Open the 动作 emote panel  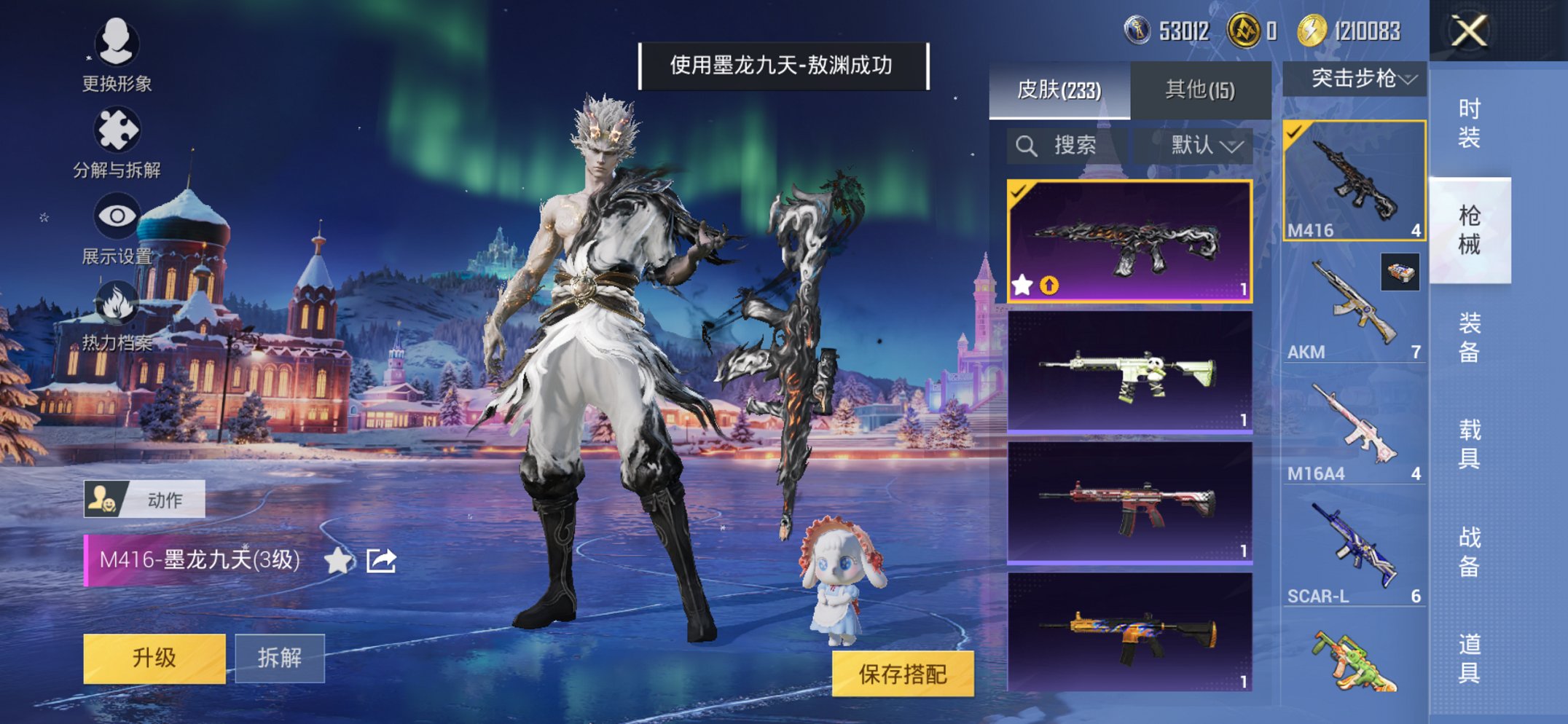click(146, 497)
